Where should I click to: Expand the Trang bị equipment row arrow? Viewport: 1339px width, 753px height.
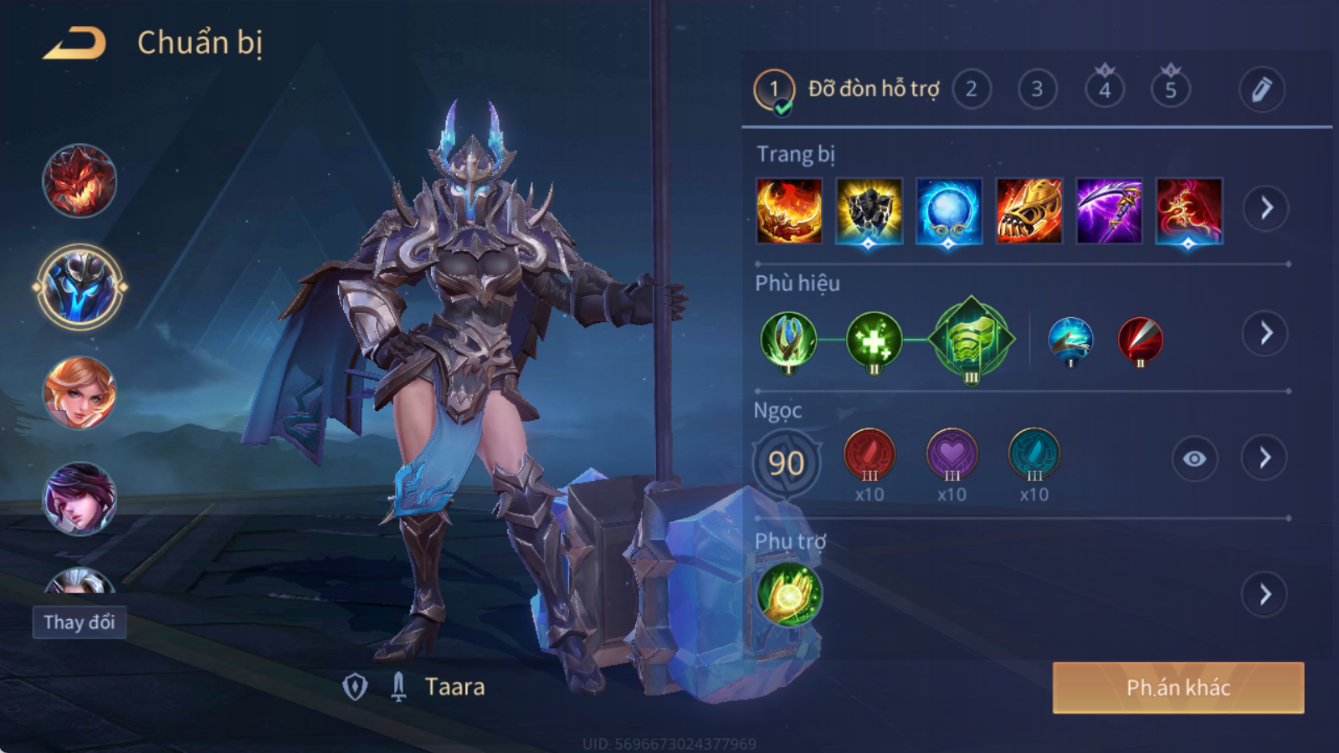(1265, 209)
